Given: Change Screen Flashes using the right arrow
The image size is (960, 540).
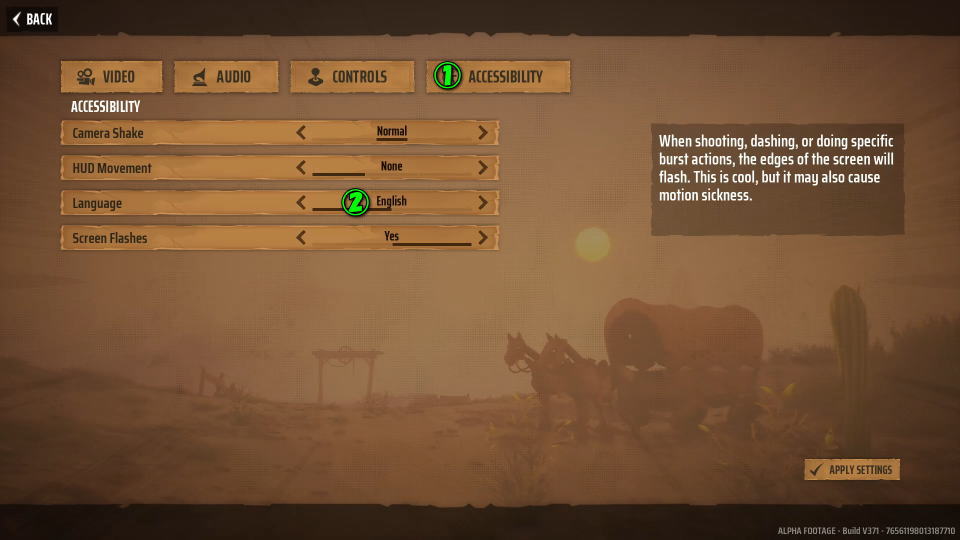Looking at the screenshot, I should point(483,238).
